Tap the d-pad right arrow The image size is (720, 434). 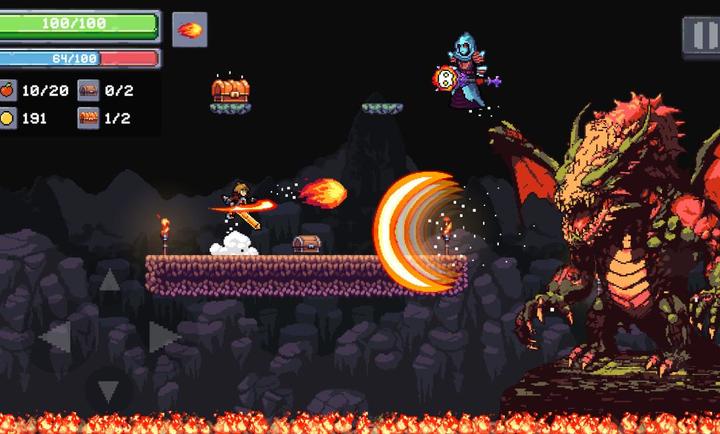click(x=162, y=338)
